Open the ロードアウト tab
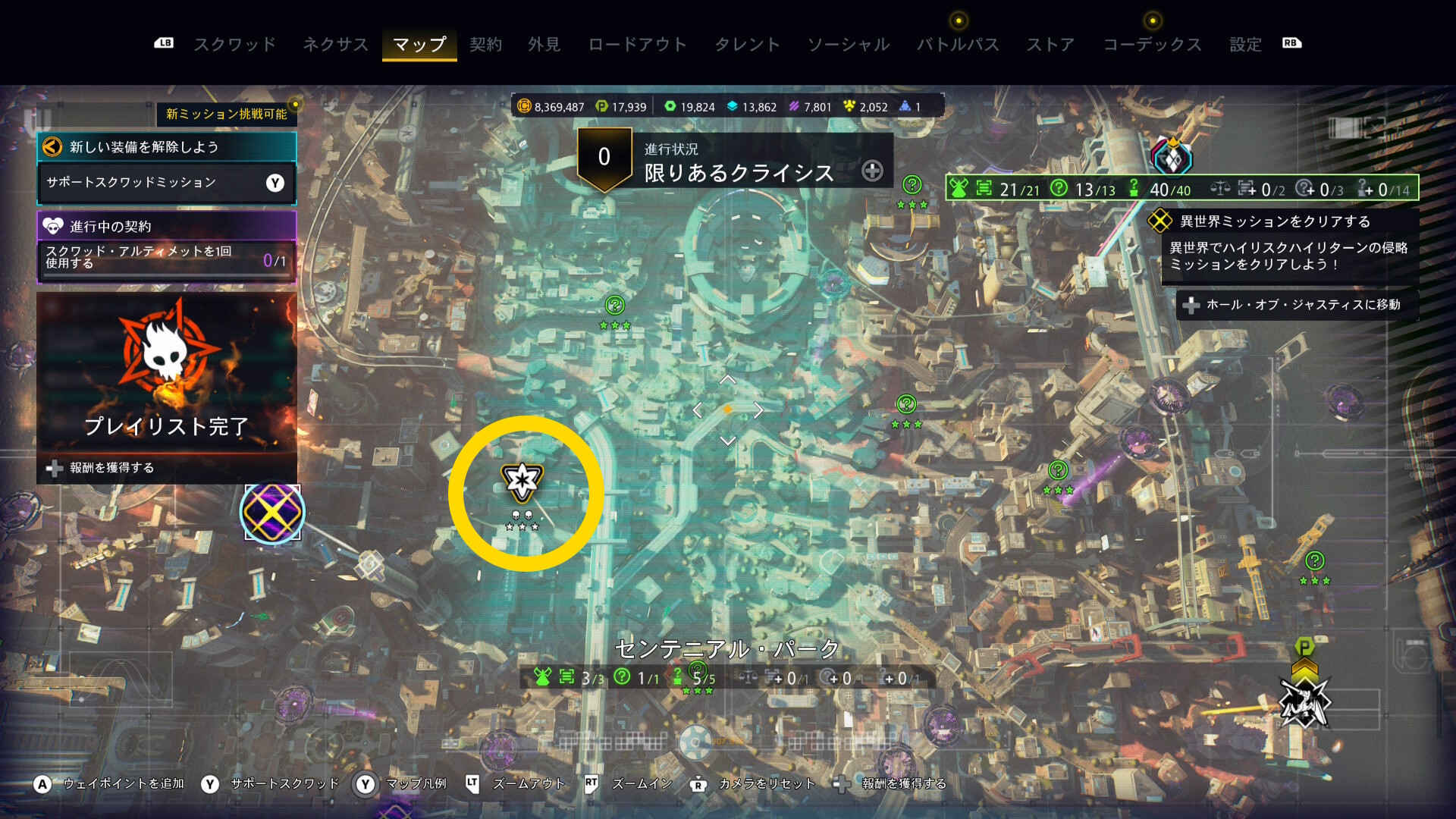The image size is (1456, 819). (x=637, y=45)
